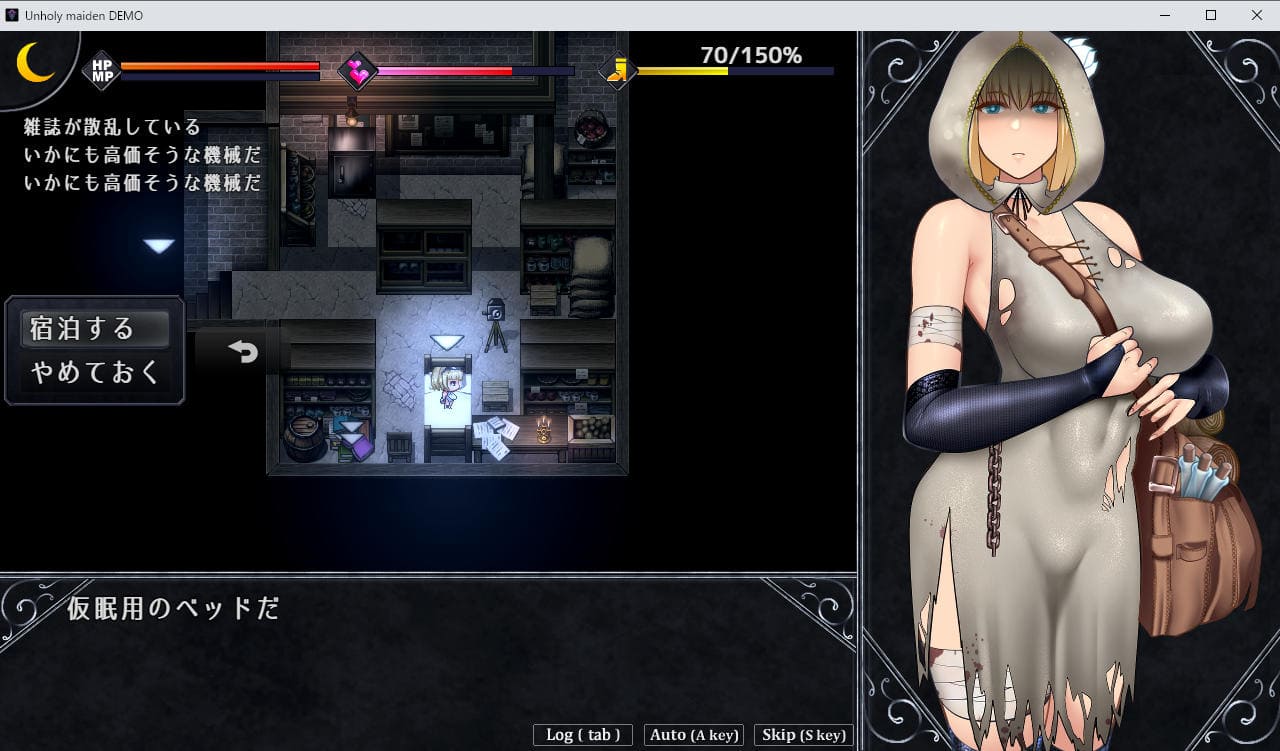The image size is (1280, 751).
Task: Minimize the game window
Action: point(1165,15)
